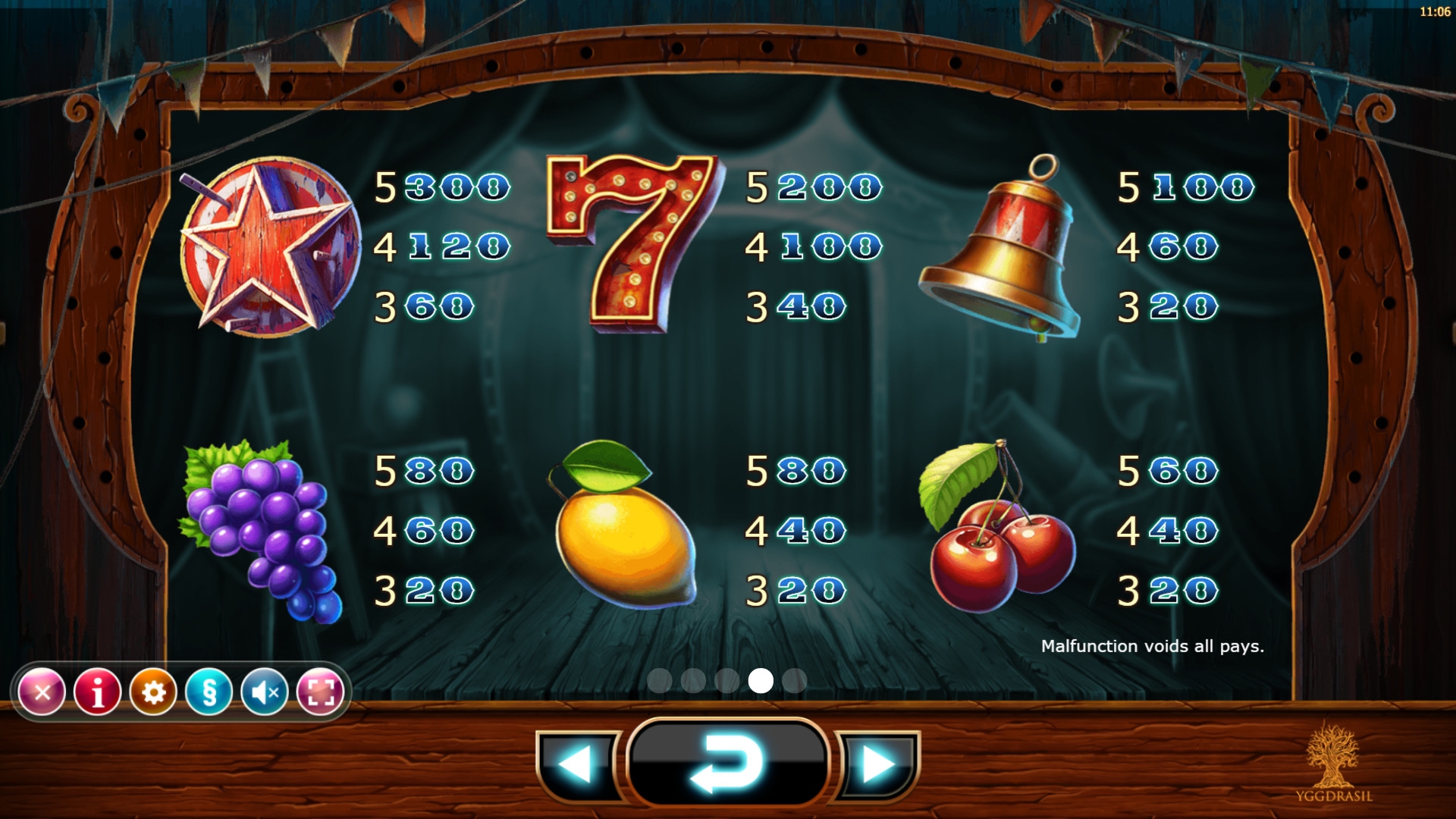
Task: Return to the game with the back arrow
Action: tap(727, 764)
